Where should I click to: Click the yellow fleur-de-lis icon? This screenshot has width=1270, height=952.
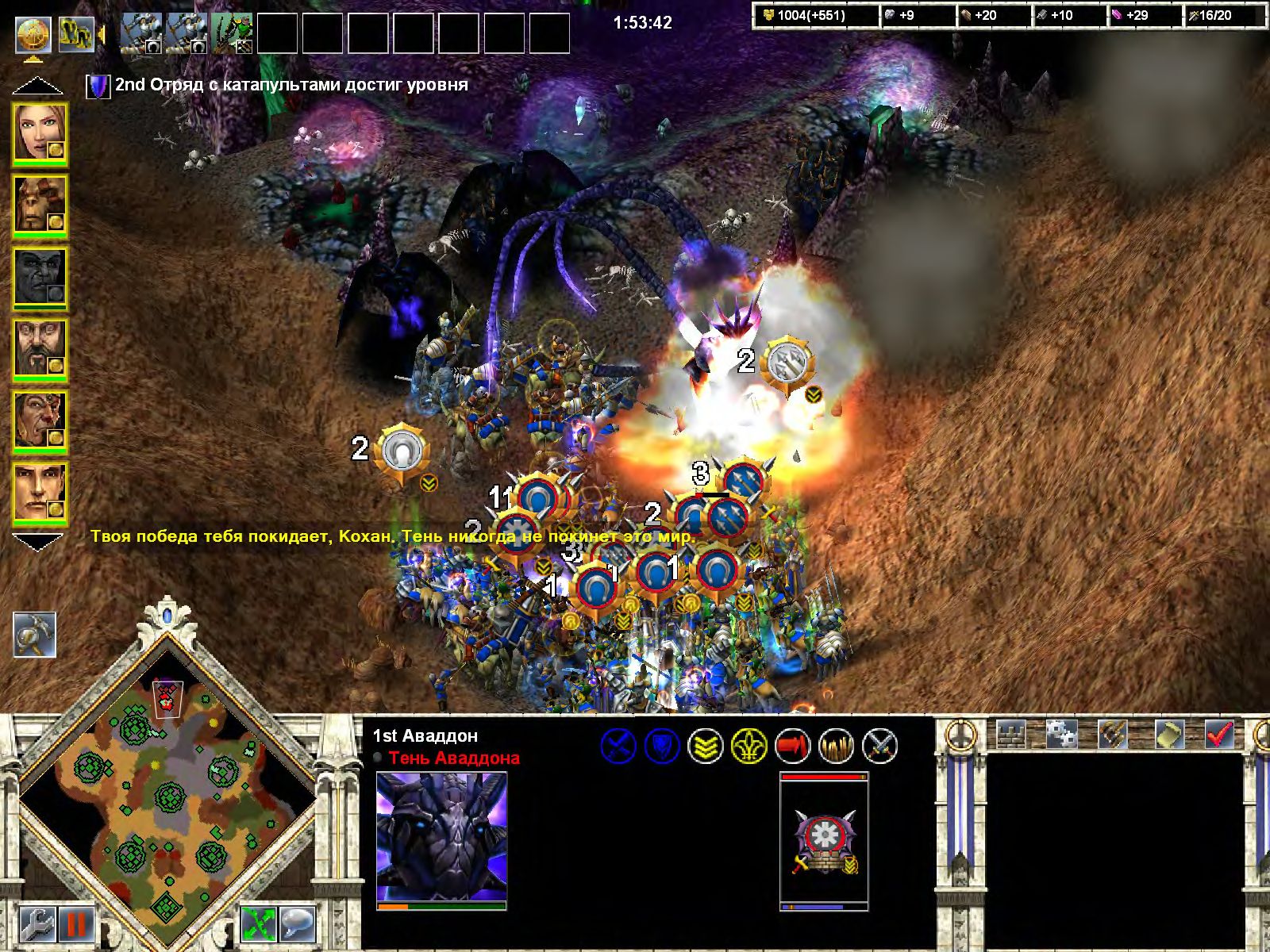[x=748, y=747]
